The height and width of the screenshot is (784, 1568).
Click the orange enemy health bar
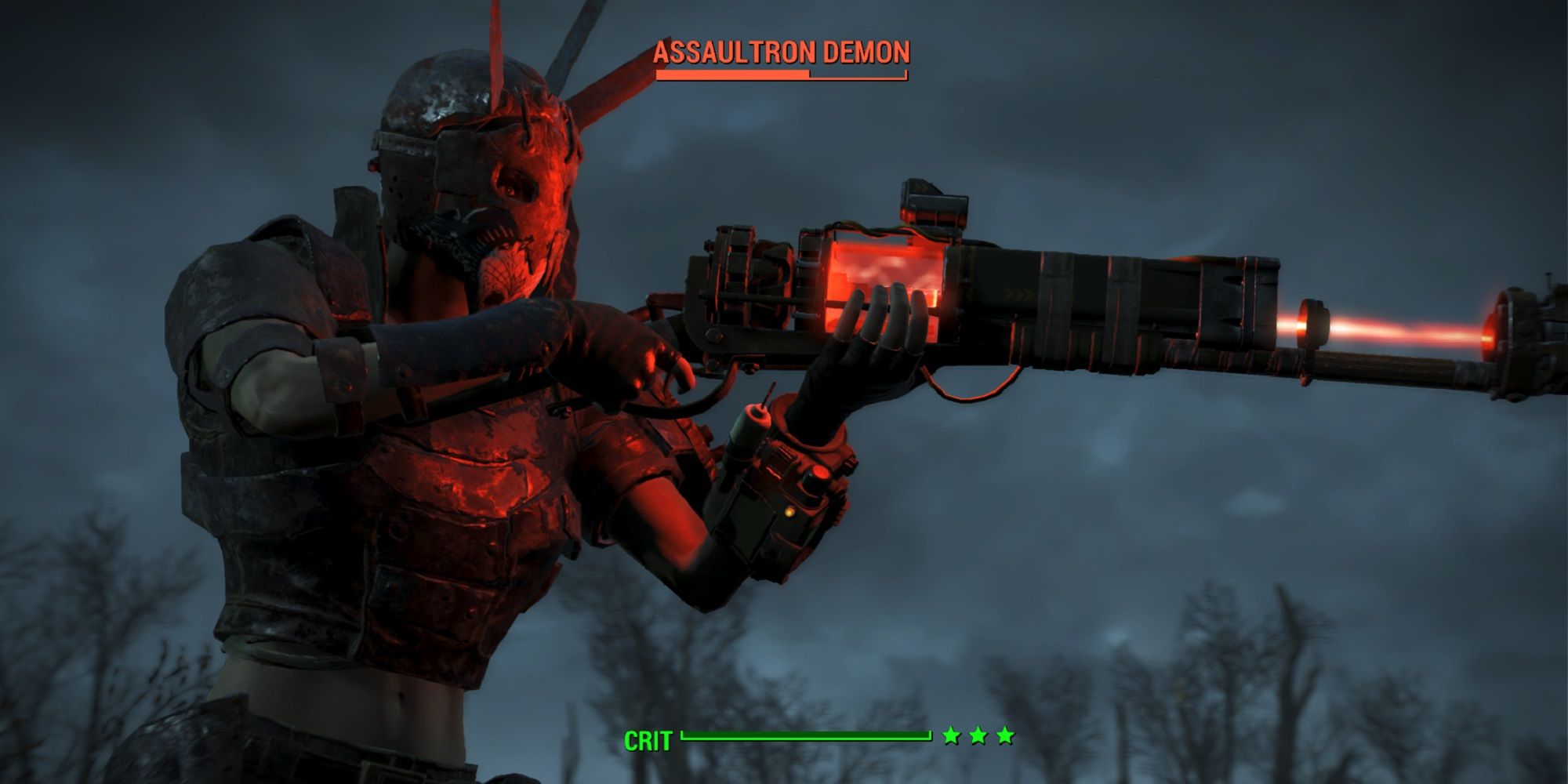tap(729, 75)
